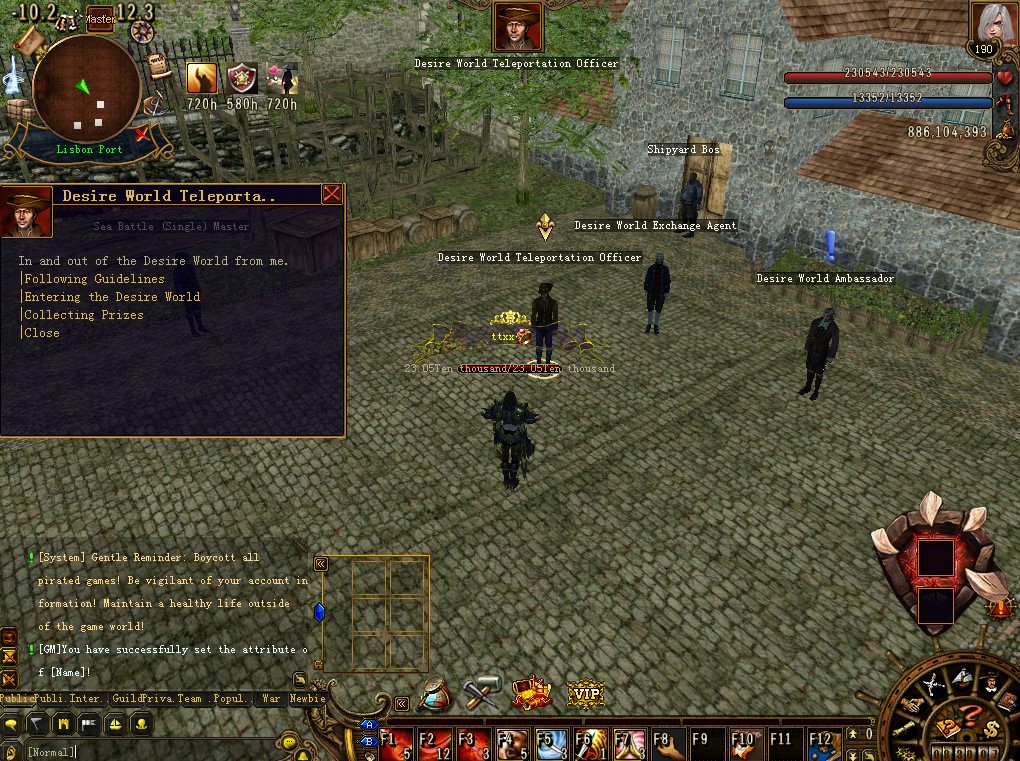Click the Lisbon Port circular minimap
Viewport: 1020px width, 761px height.
pyautogui.click(x=86, y=88)
